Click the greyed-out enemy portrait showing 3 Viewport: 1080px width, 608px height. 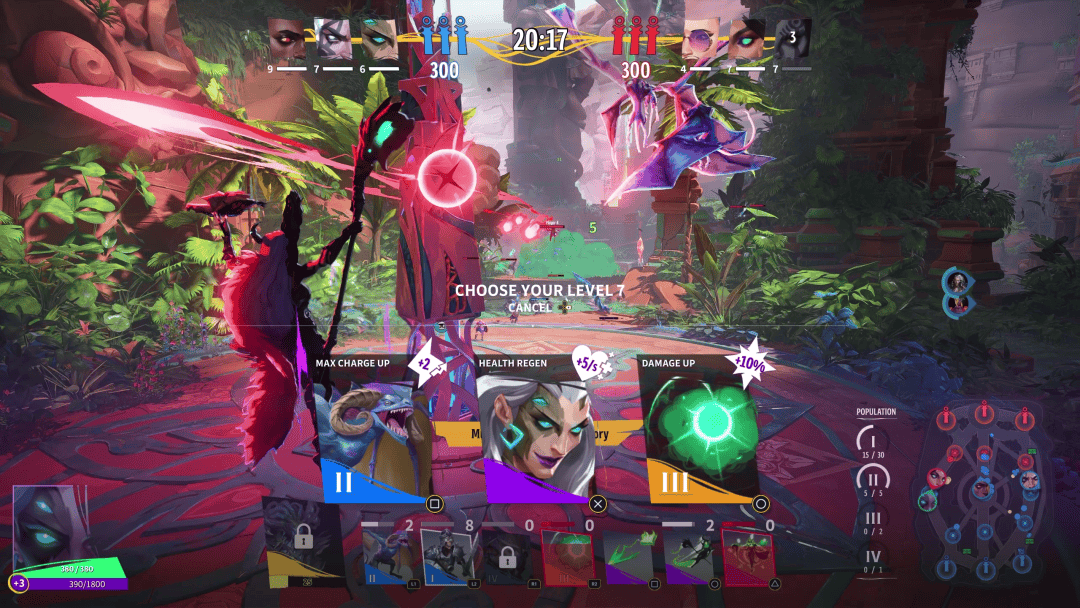point(792,39)
